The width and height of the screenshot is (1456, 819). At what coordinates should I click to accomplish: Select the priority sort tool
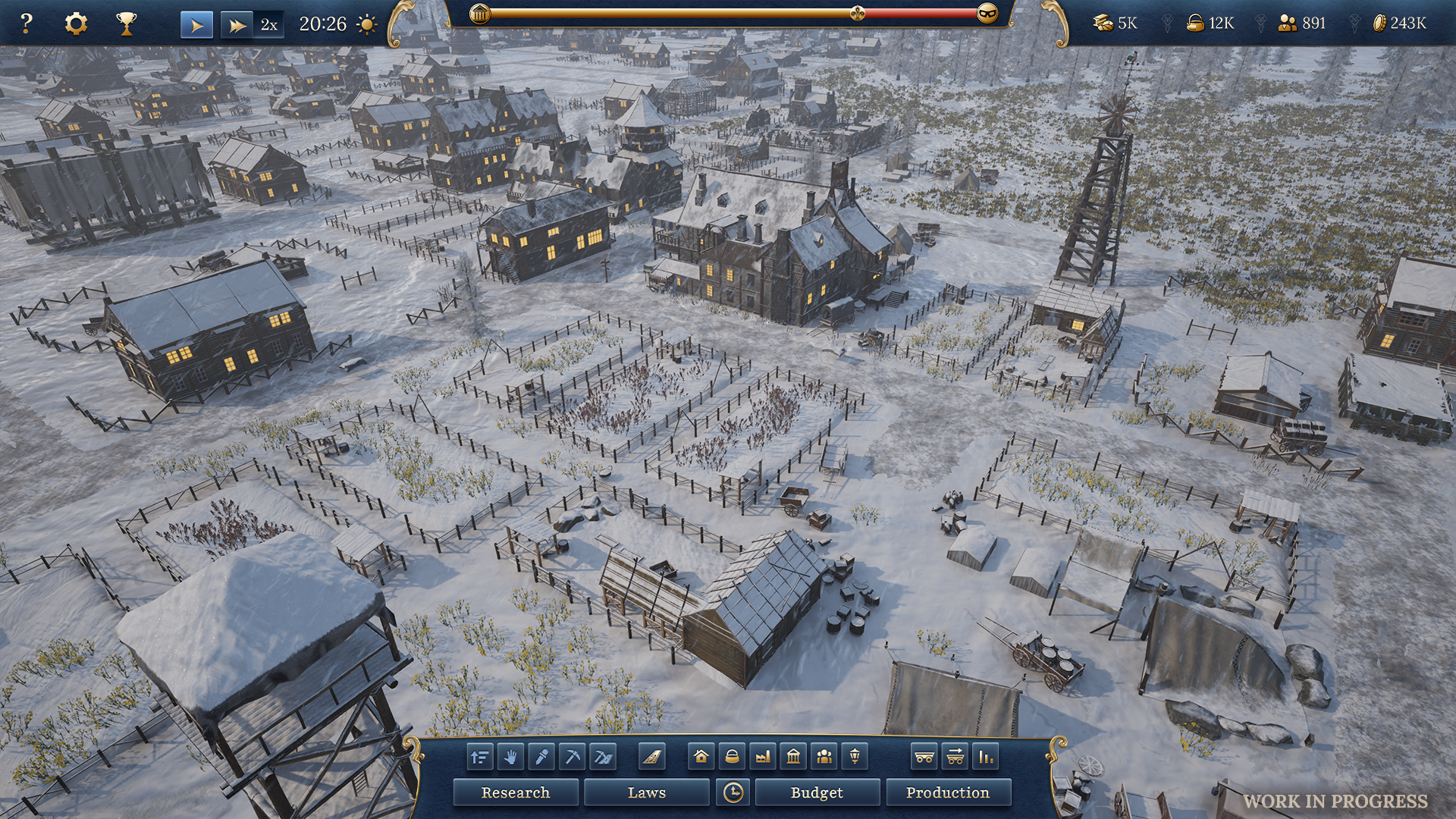479,757
